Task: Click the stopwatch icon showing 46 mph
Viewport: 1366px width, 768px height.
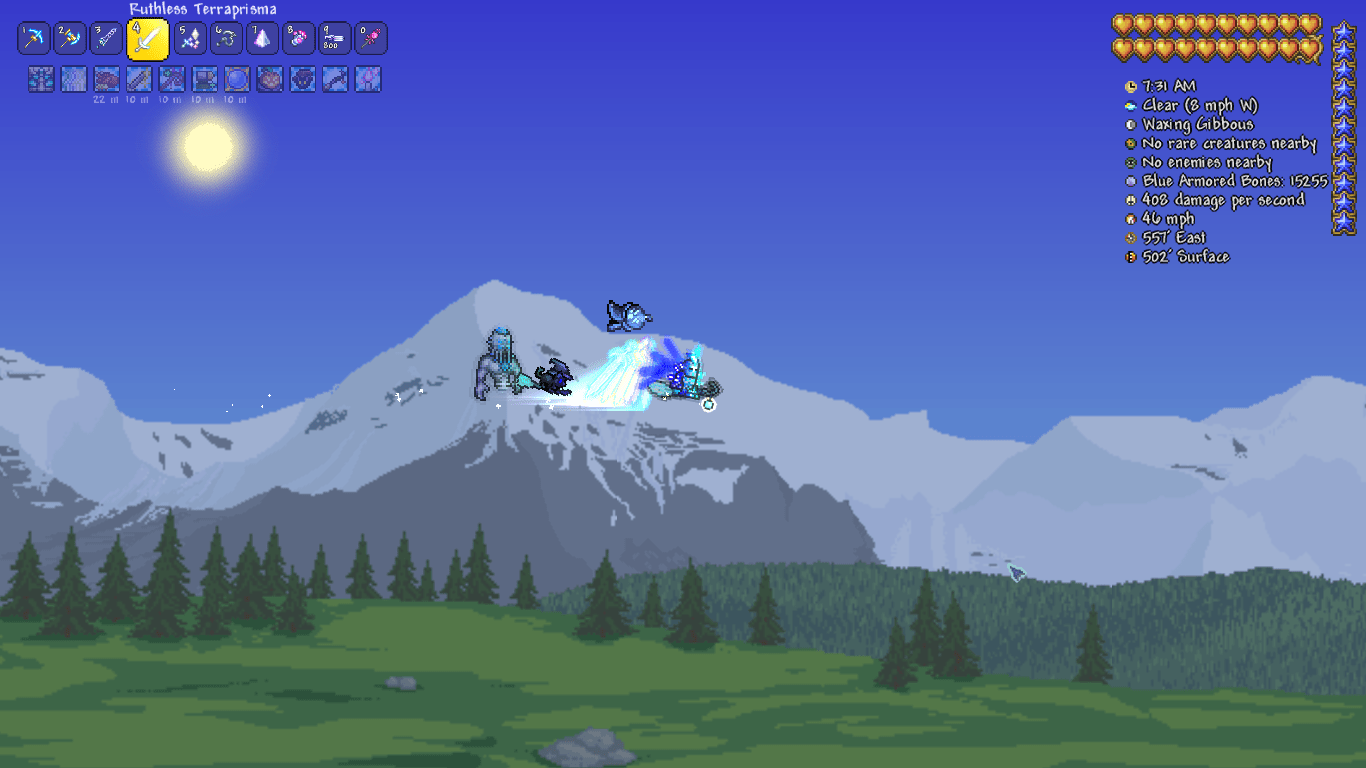Action: (x=1130, y=218)
